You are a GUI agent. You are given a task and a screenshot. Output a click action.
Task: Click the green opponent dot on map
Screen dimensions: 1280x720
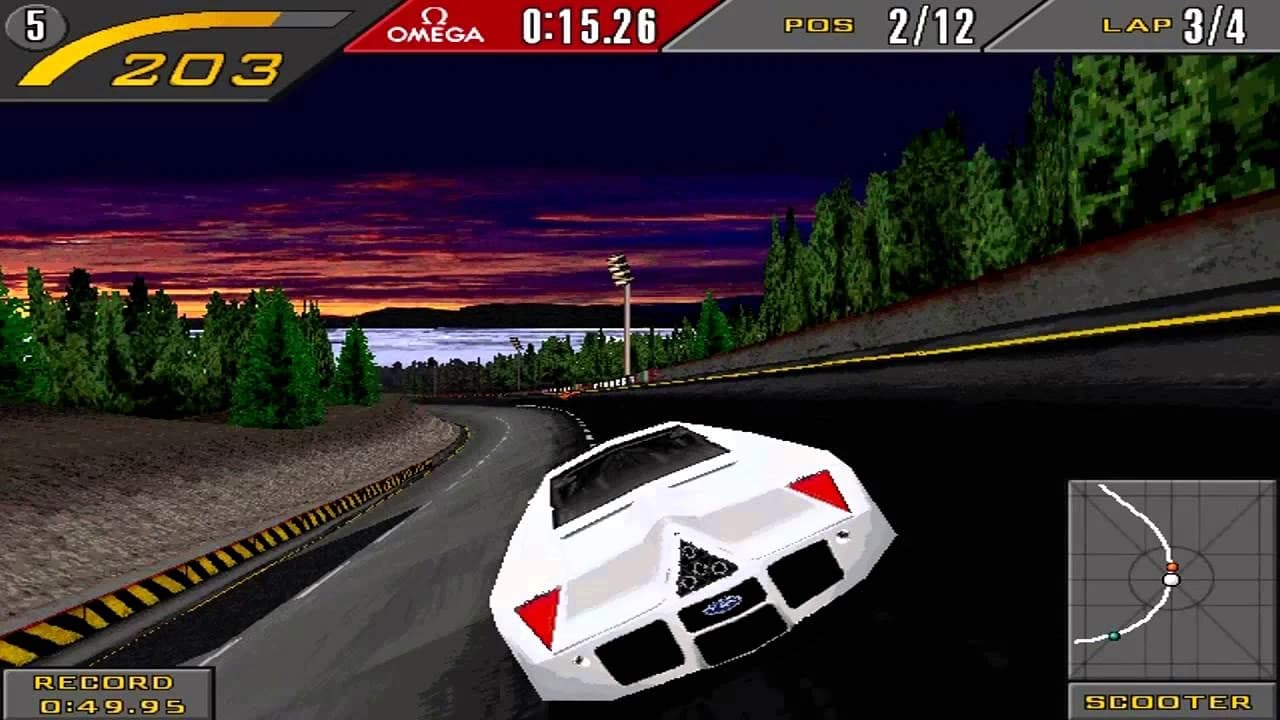1113,634
